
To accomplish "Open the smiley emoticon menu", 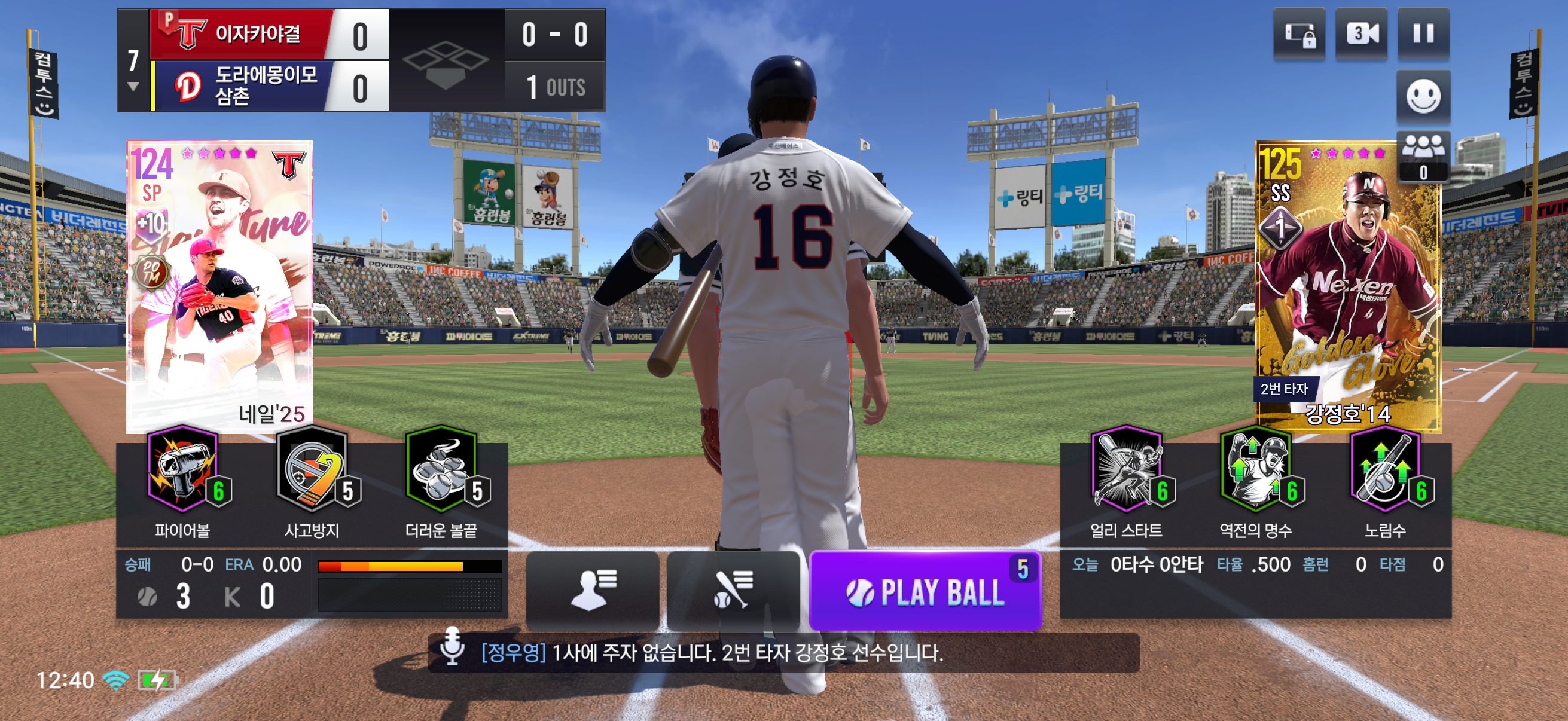I will [1423, 96].
